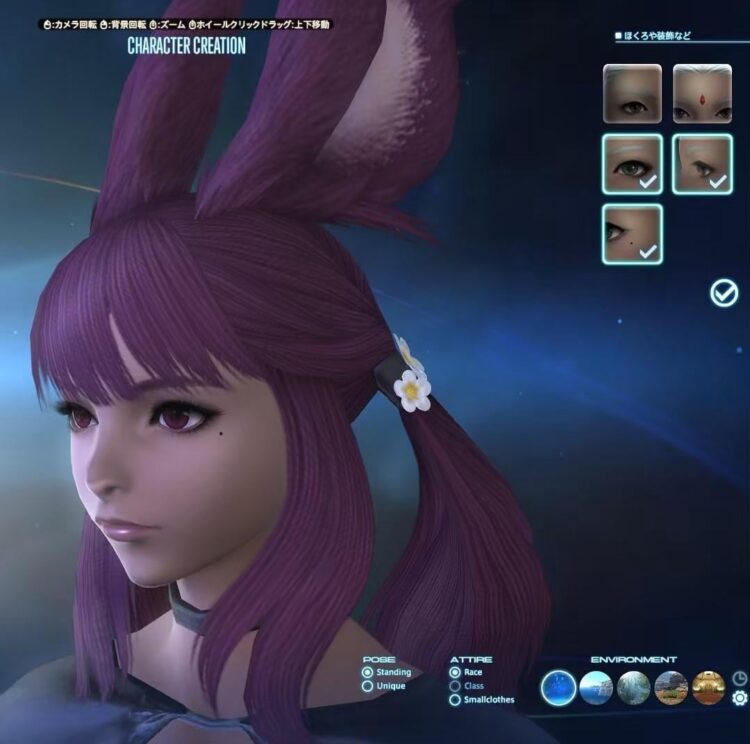Select the Standing pose option
This screenshot has width=750, height=744.
tap(368, 673)
